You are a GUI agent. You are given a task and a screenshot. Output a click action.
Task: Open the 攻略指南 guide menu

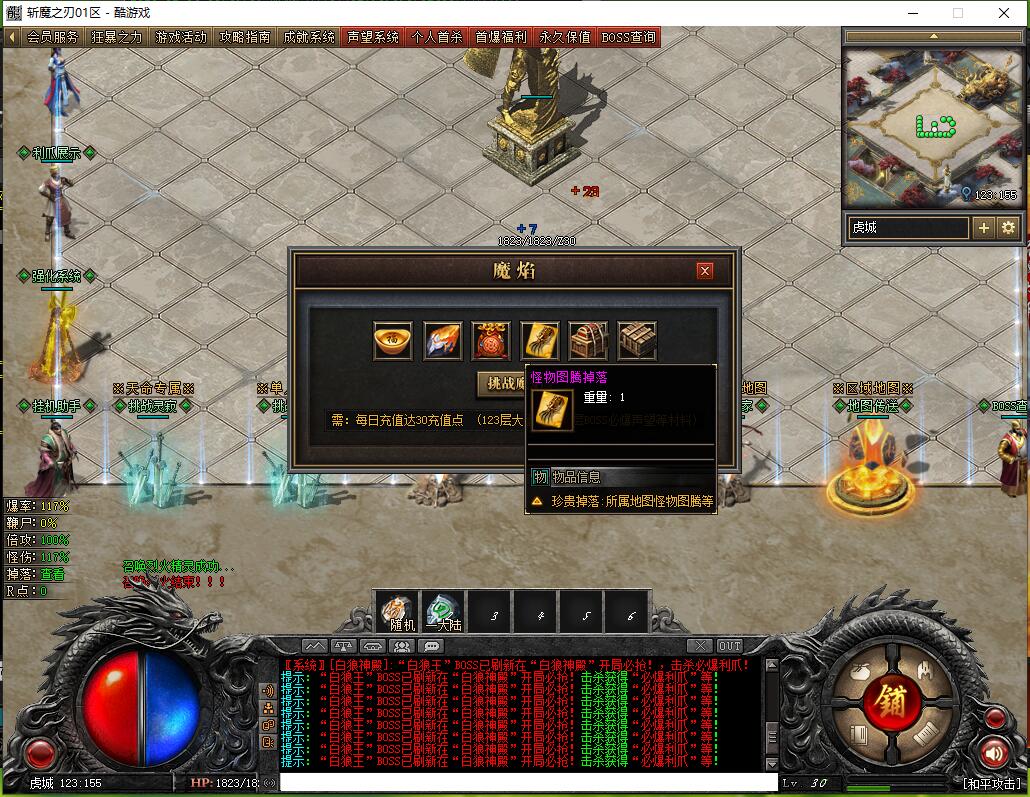245,37
